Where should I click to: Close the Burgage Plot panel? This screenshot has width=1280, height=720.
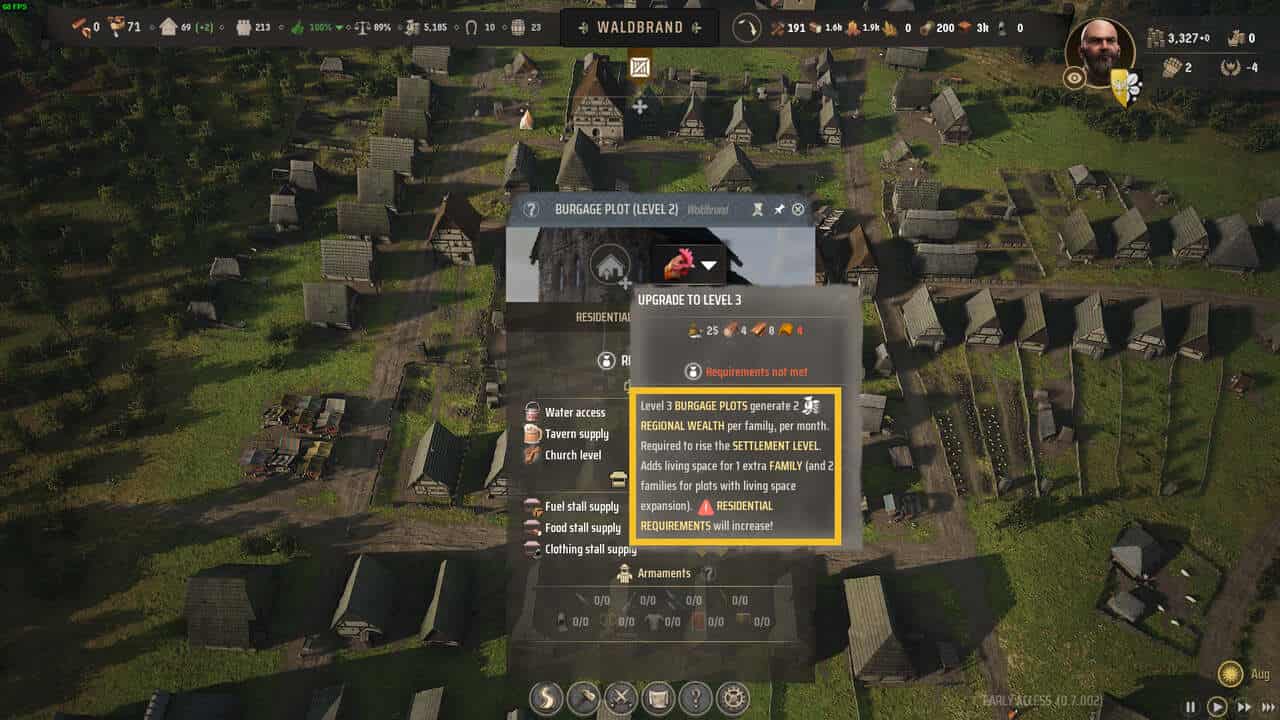point(798,209)
